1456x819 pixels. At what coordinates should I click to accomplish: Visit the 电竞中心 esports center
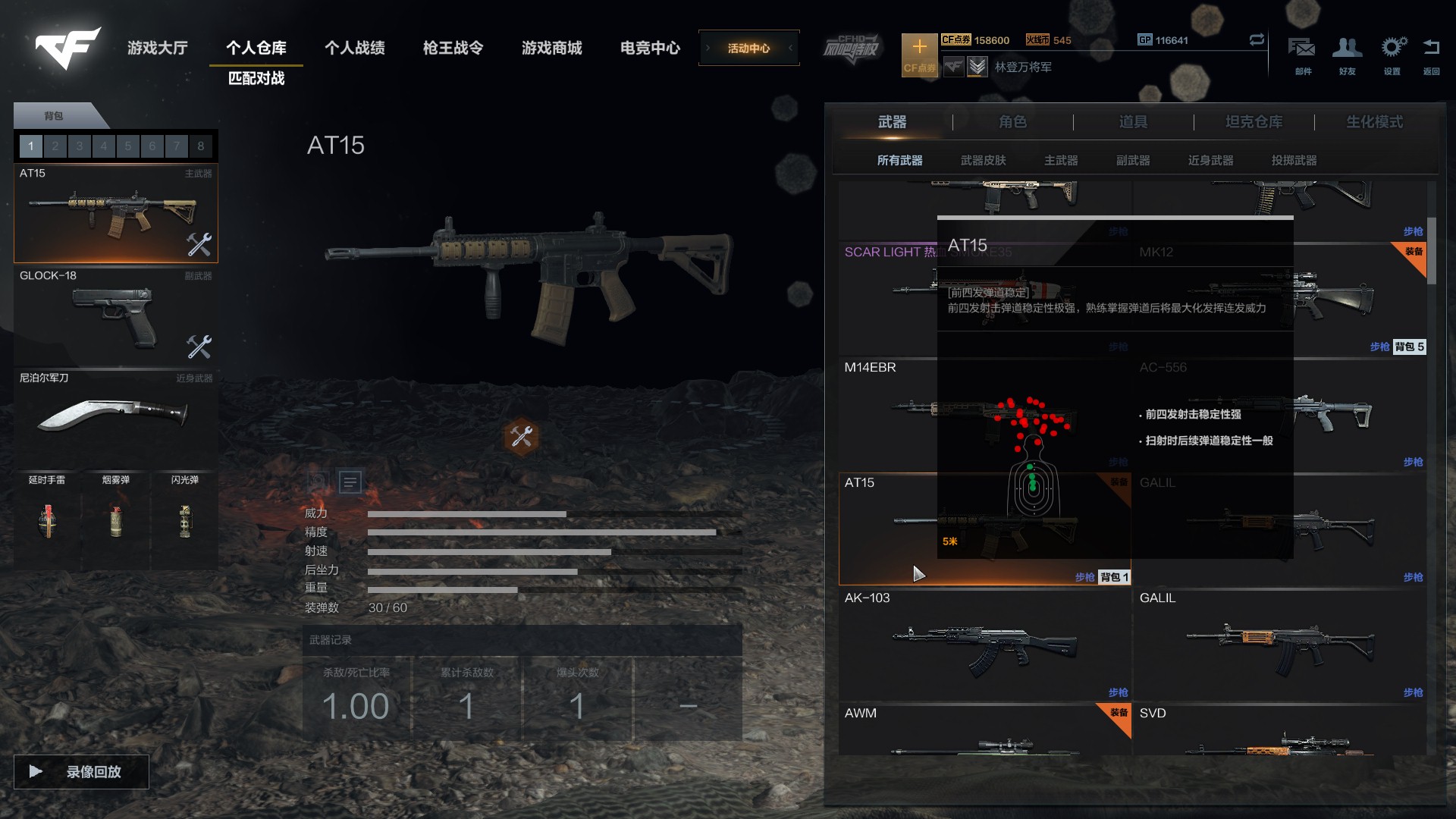(x=650, y=48)
